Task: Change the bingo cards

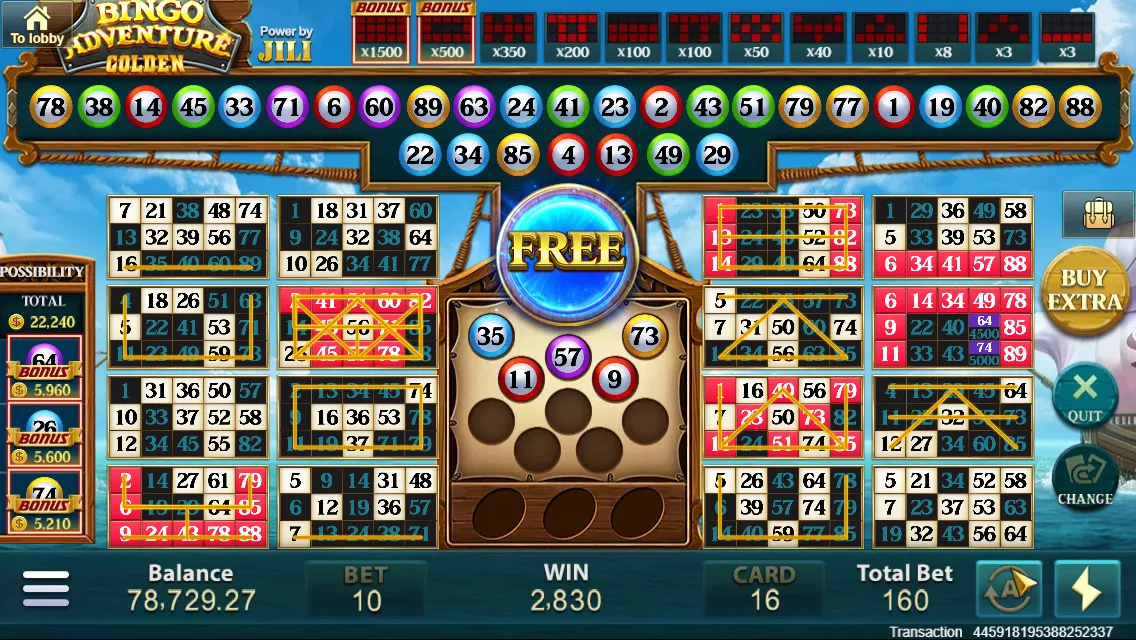Action: click(1085, 478)
